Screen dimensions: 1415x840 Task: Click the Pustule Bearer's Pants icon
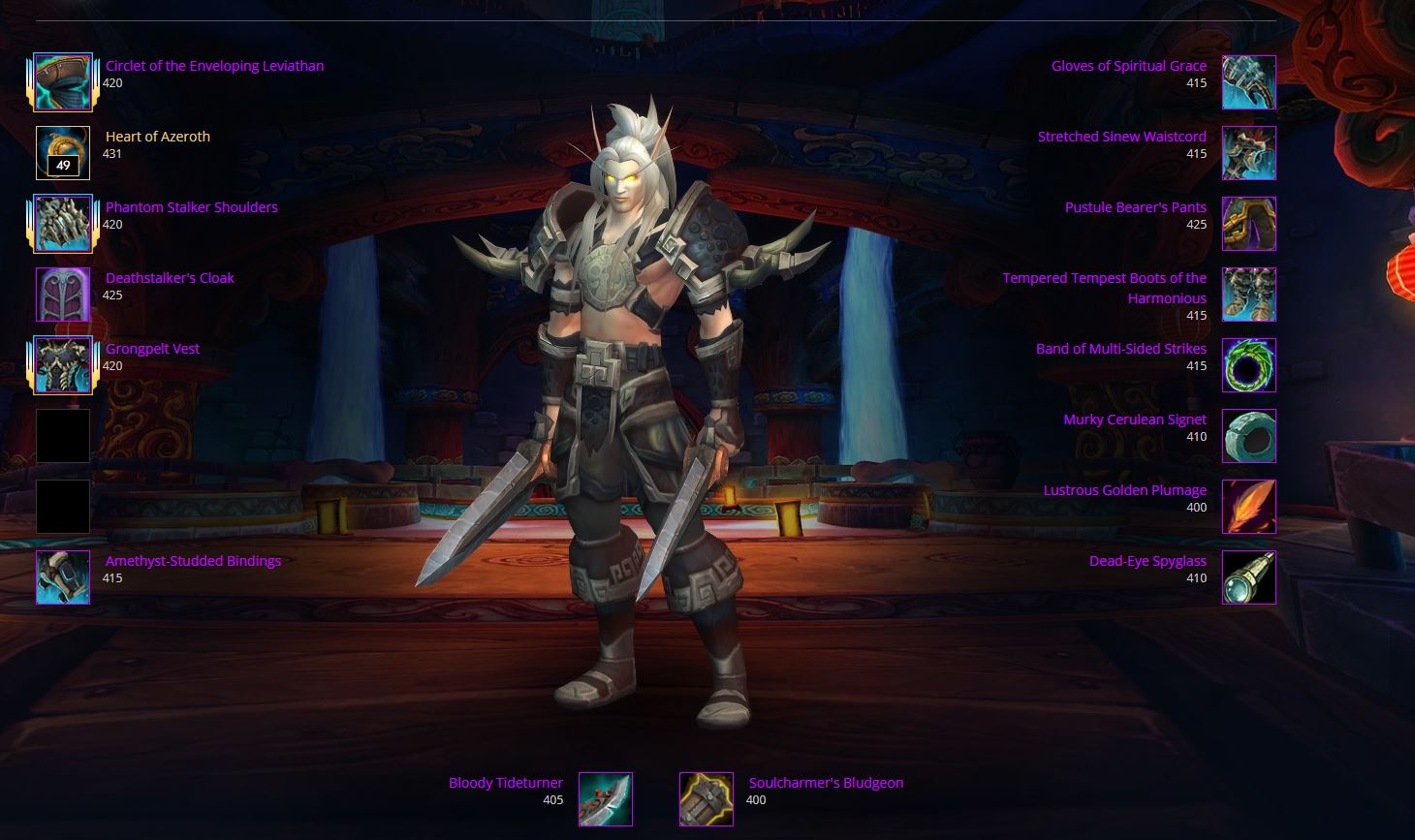(x=1248, y=223)
